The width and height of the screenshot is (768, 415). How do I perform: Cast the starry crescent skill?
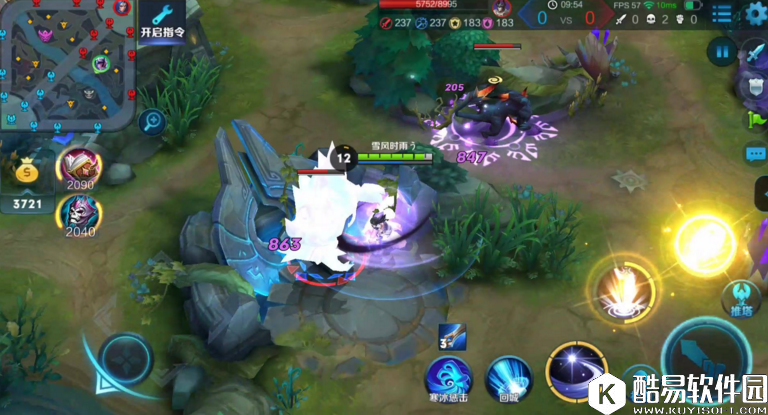click(577, 370)
